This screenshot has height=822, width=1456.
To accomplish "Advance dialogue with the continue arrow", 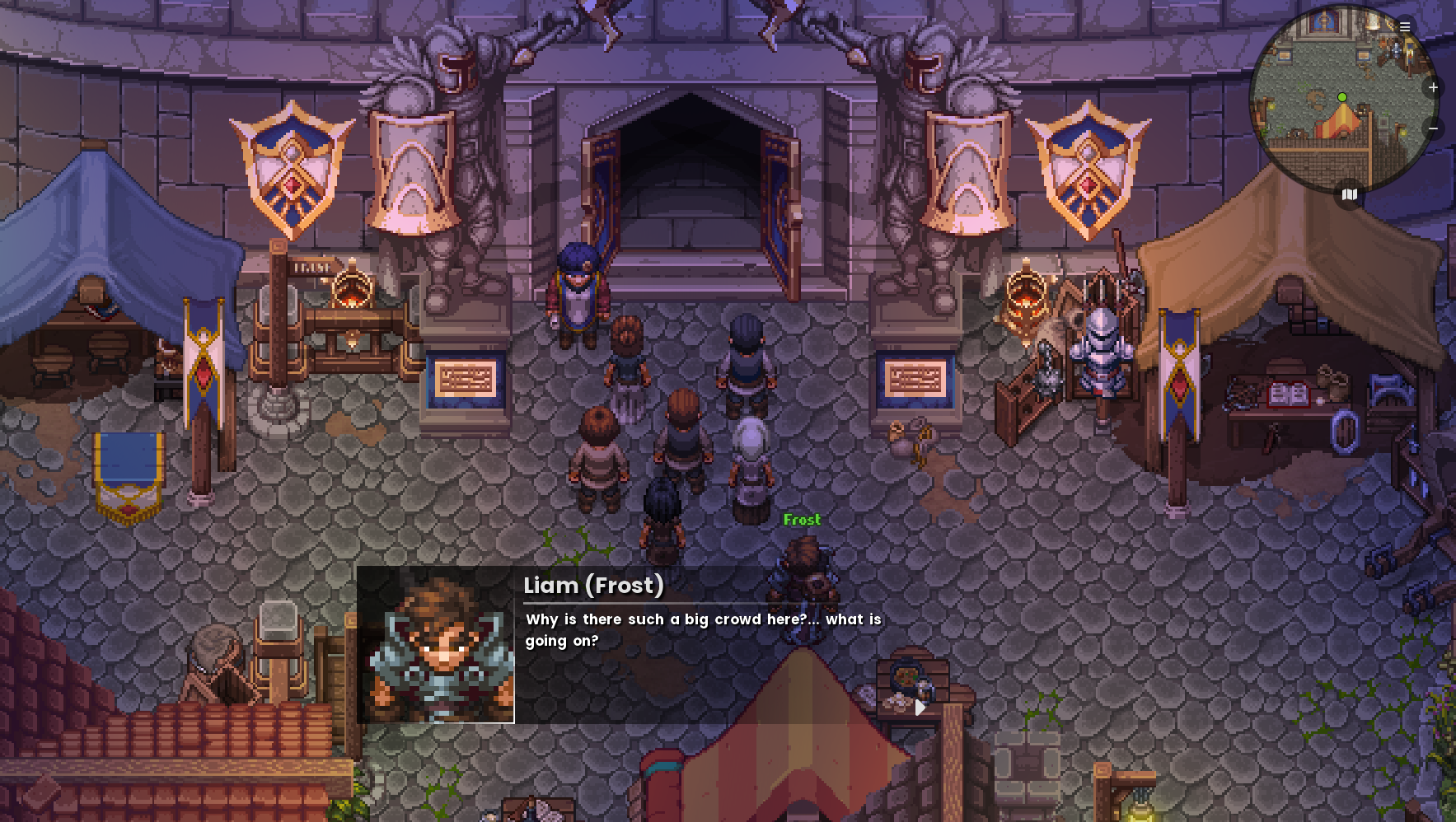I will 920,707.
